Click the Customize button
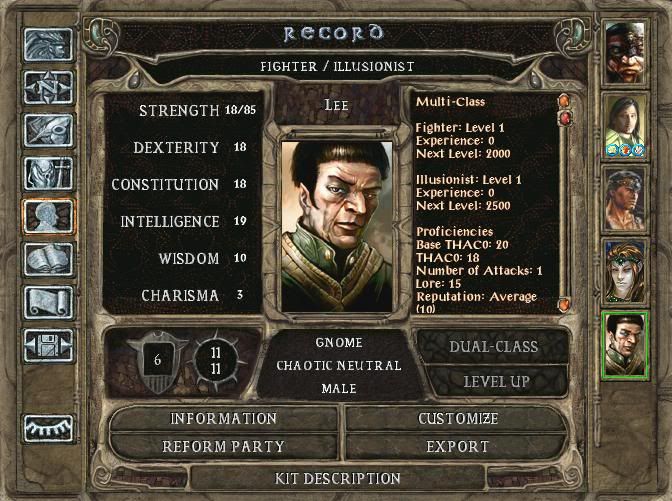 (x=458, y=419)
